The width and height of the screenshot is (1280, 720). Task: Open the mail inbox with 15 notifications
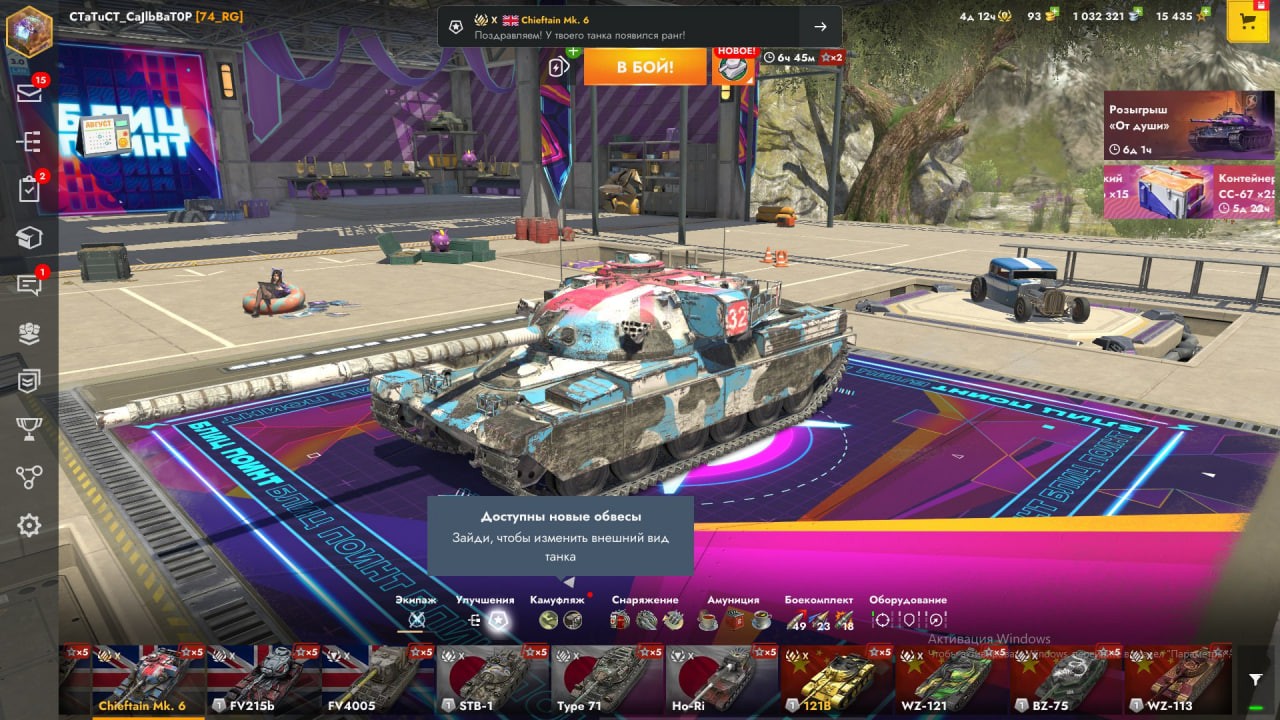[29, 93]
